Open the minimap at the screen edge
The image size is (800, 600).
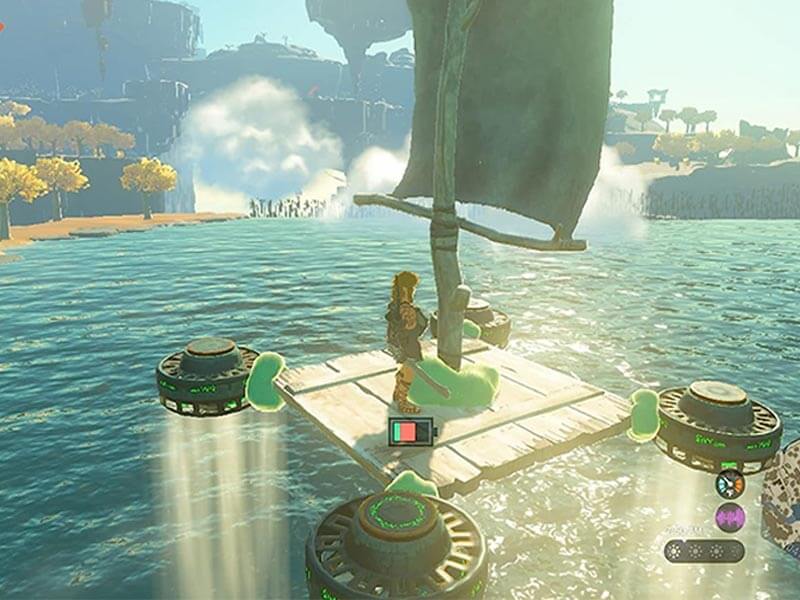[x=783, y=508]
